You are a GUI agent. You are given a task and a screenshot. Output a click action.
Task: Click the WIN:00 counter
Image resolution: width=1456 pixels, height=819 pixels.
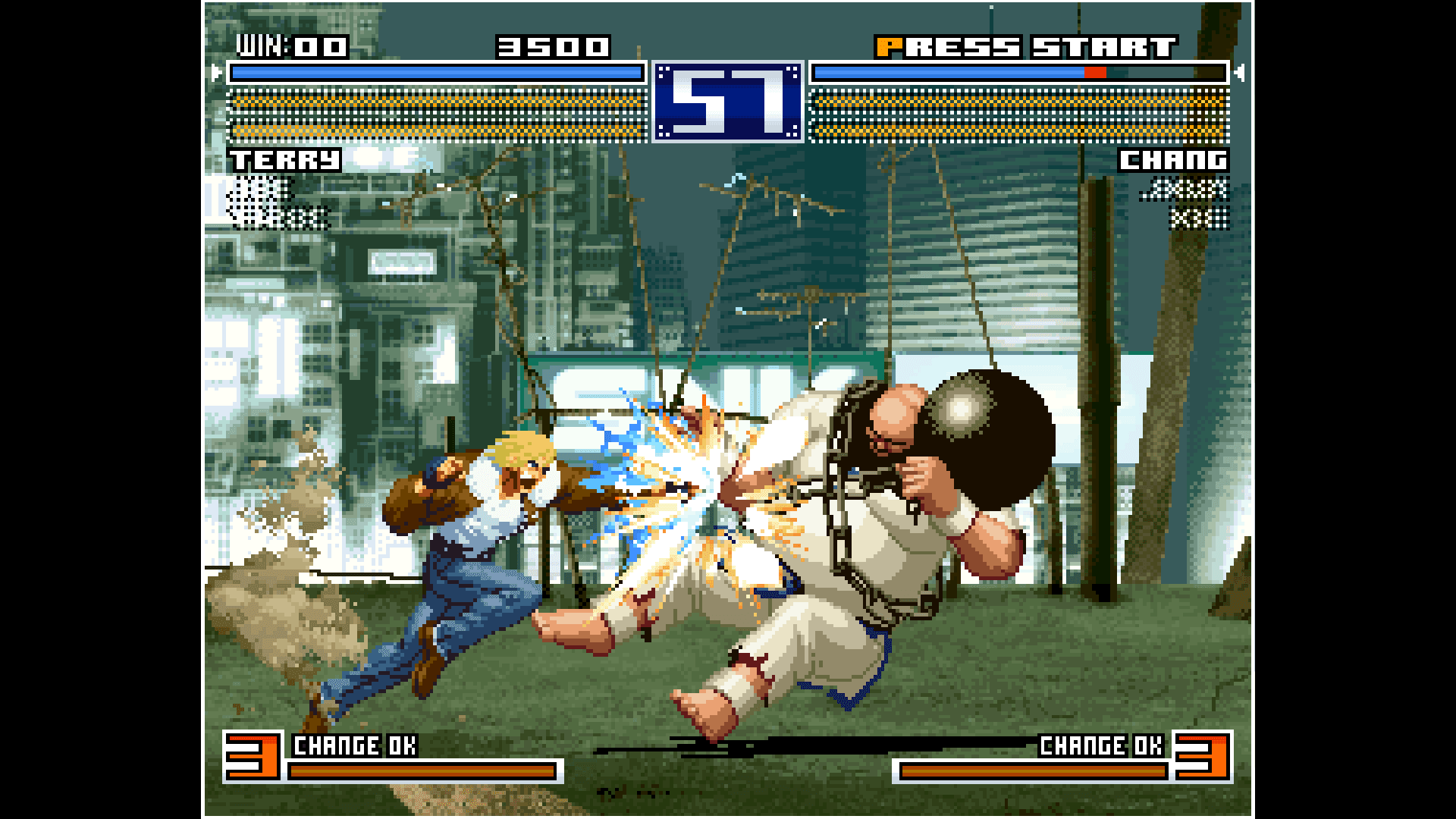pos(290,45)
